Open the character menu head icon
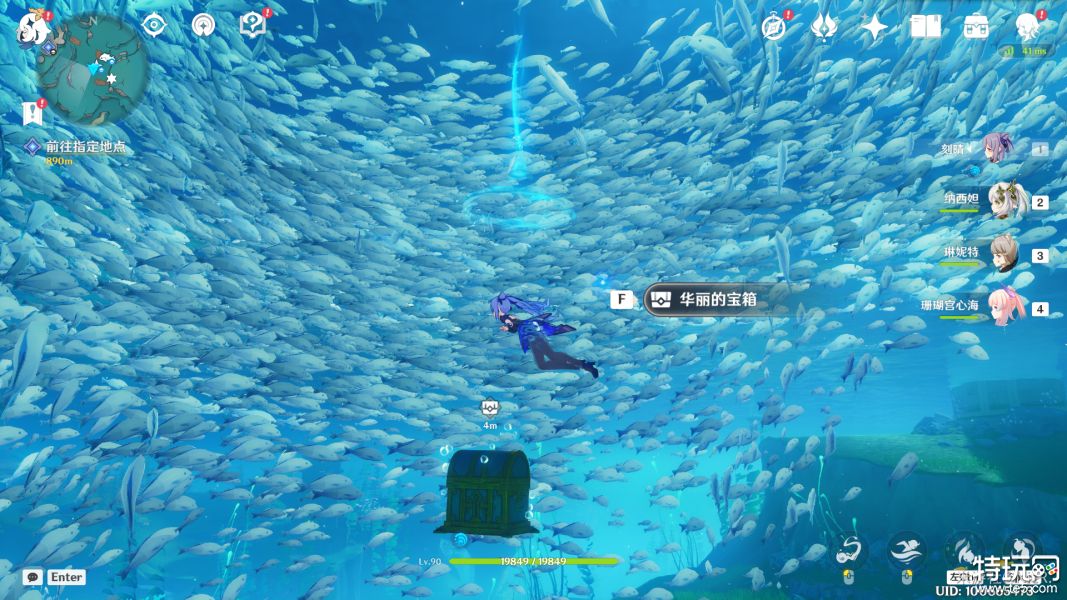Image resolution: width=1067 pixels, height=600 pixels. point(1027,27)
